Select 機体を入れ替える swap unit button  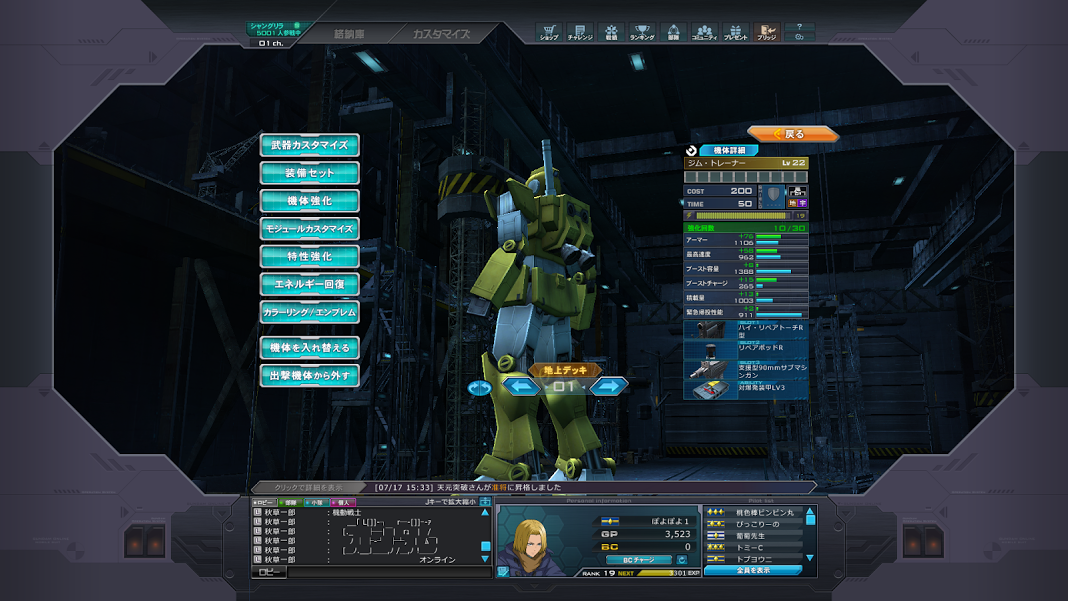310,348
